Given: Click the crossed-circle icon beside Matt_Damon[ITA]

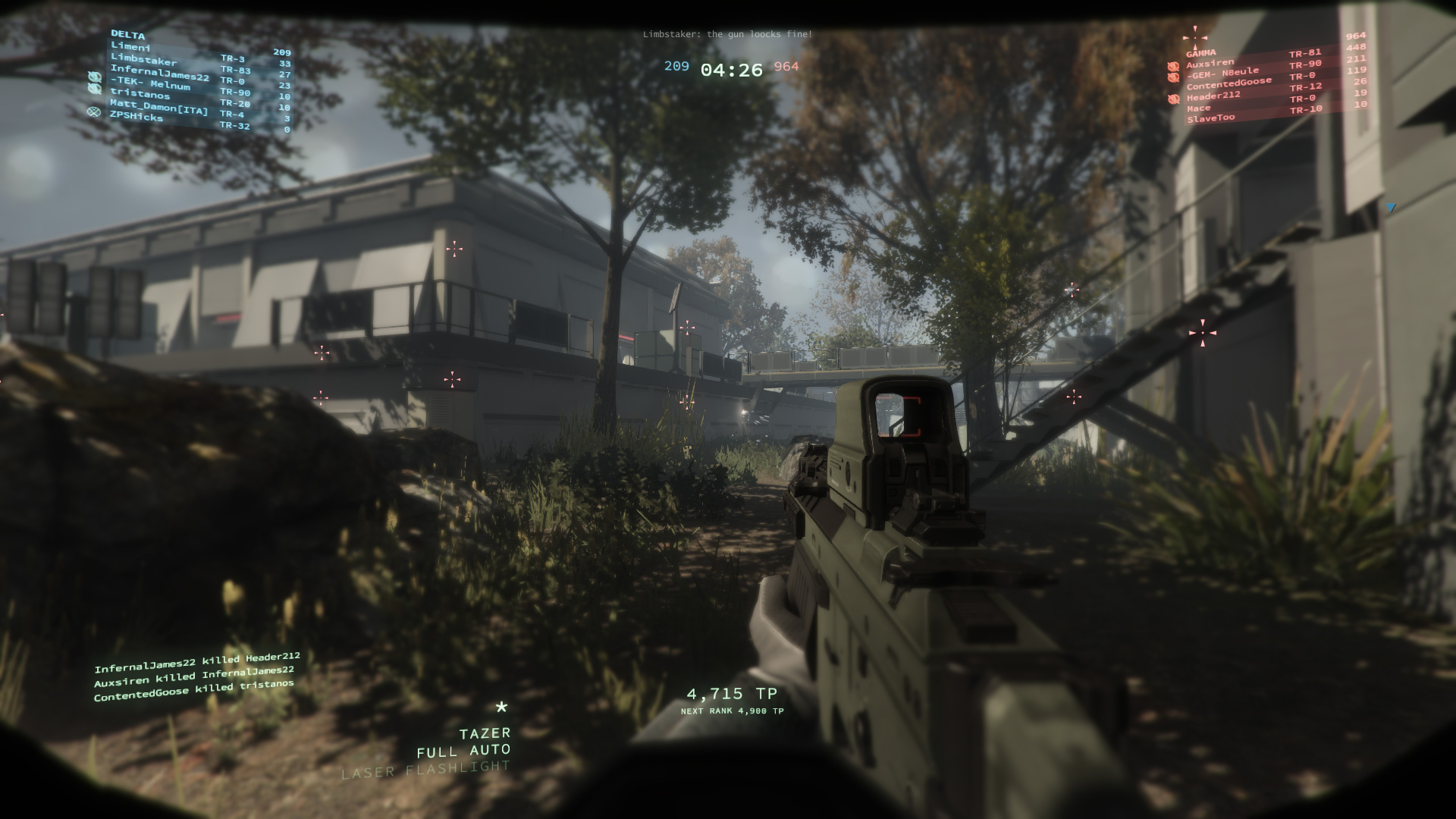Looking at the screenshot, I should [x=95, y=113].
